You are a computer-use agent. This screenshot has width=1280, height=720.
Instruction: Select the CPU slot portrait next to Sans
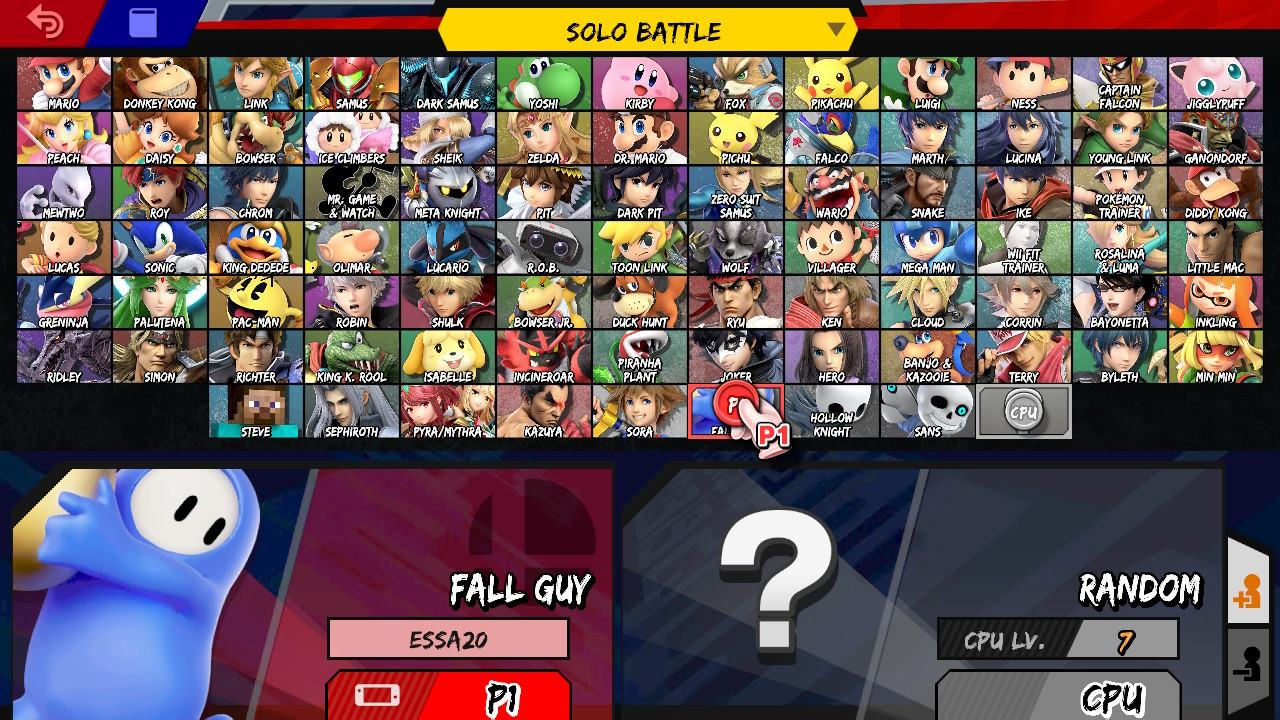1022,410
